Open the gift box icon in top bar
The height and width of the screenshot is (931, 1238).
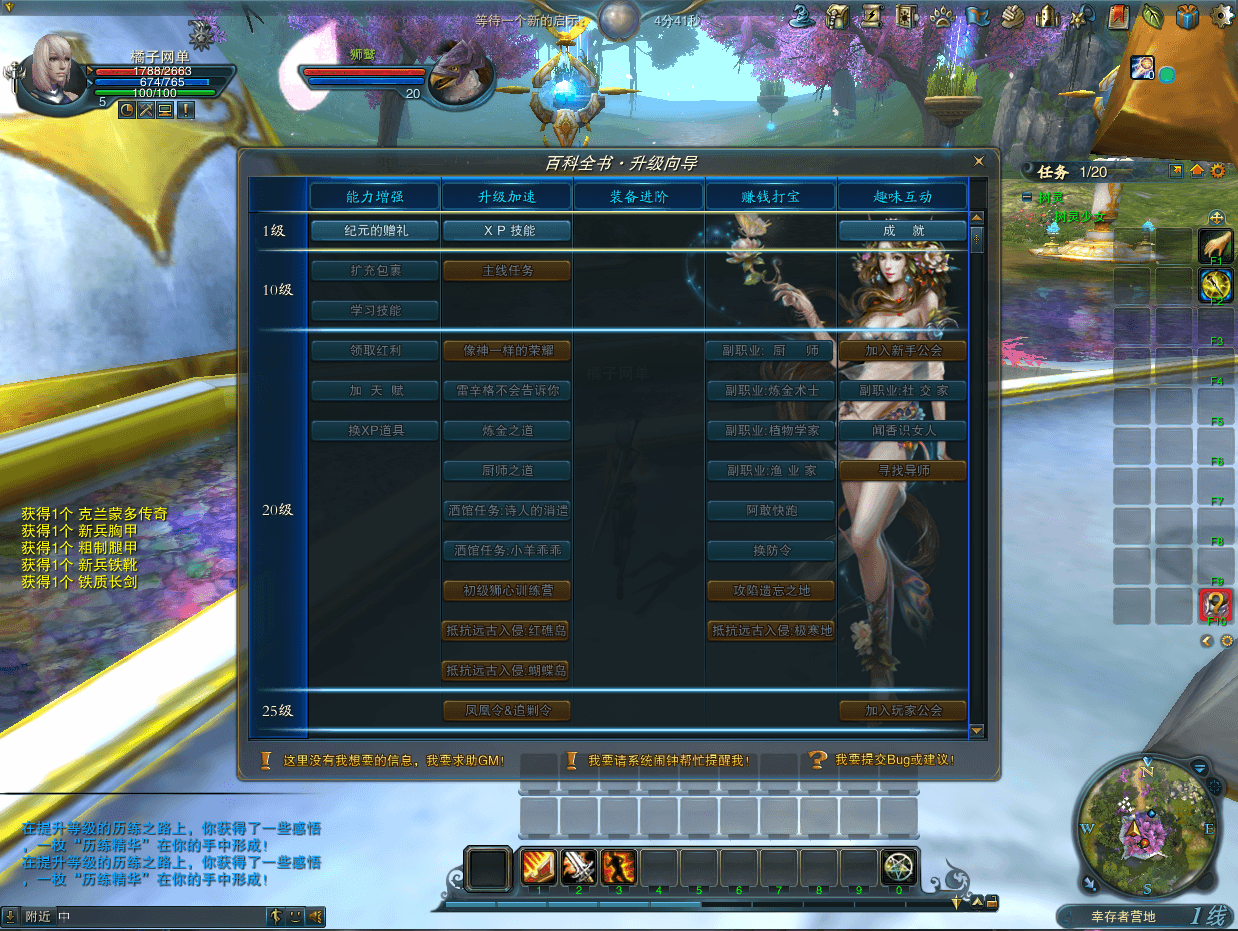click(1187, 16)
